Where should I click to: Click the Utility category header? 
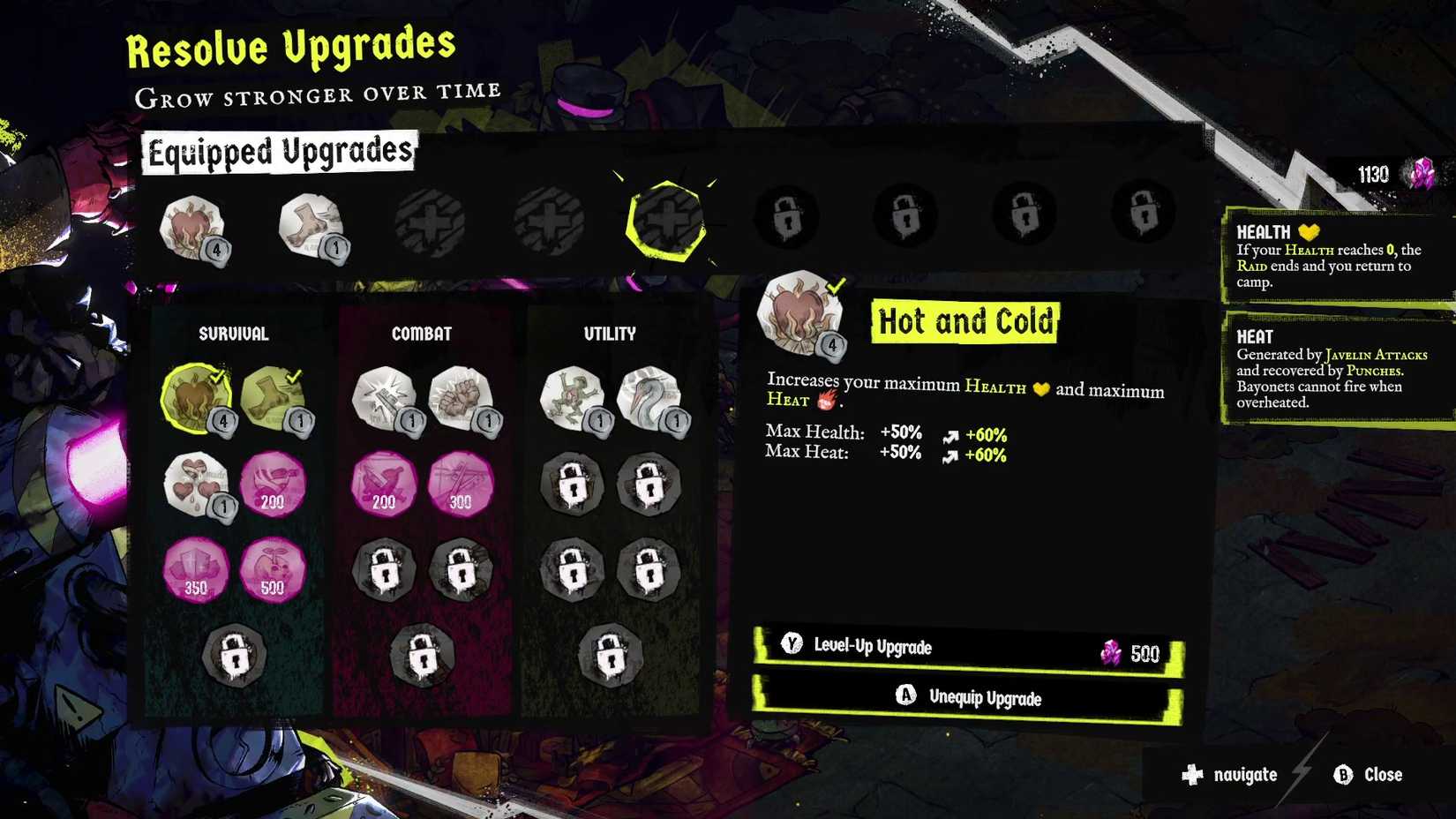[610, 334]
